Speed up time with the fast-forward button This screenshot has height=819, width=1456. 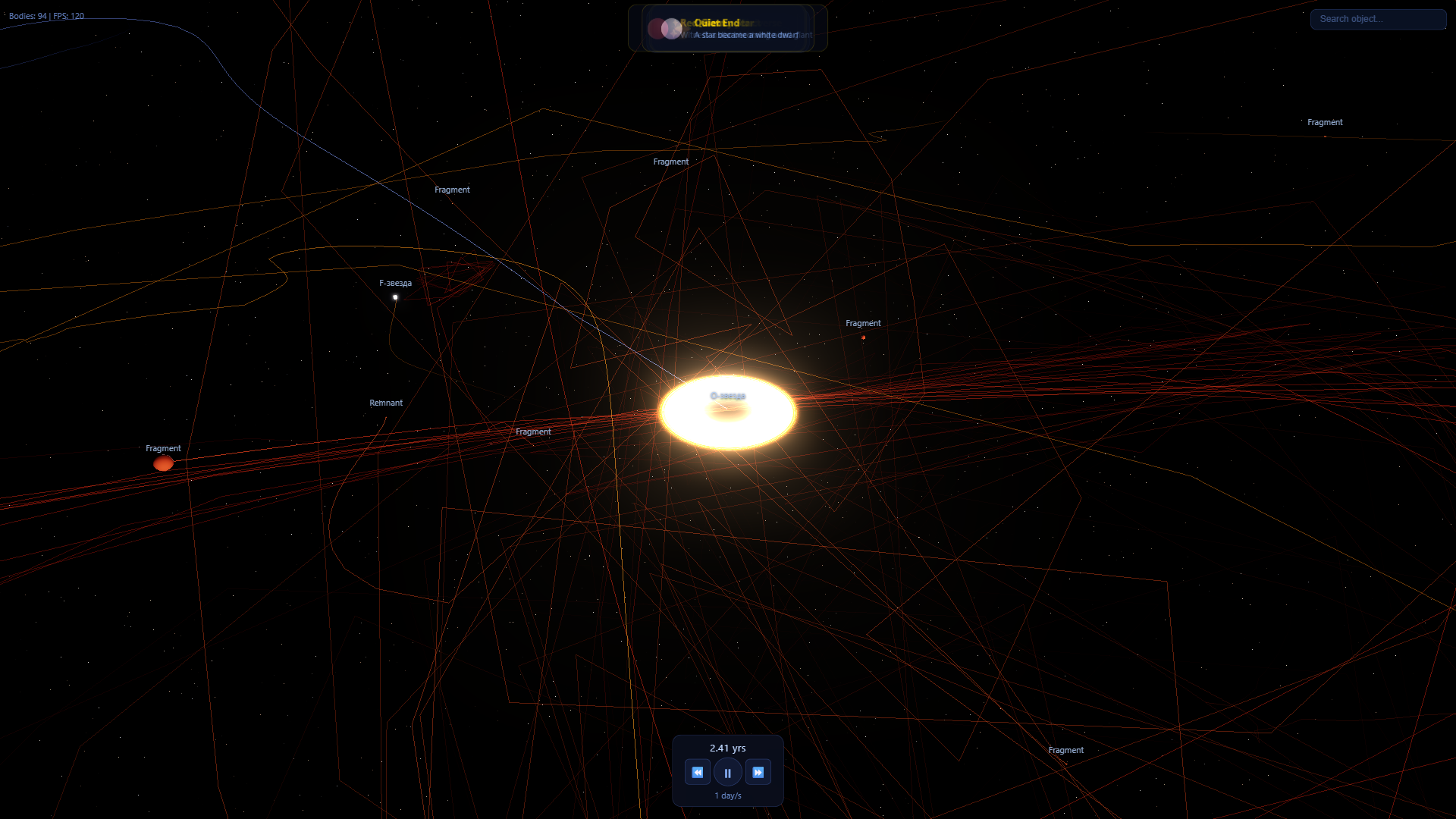(758, 771)
